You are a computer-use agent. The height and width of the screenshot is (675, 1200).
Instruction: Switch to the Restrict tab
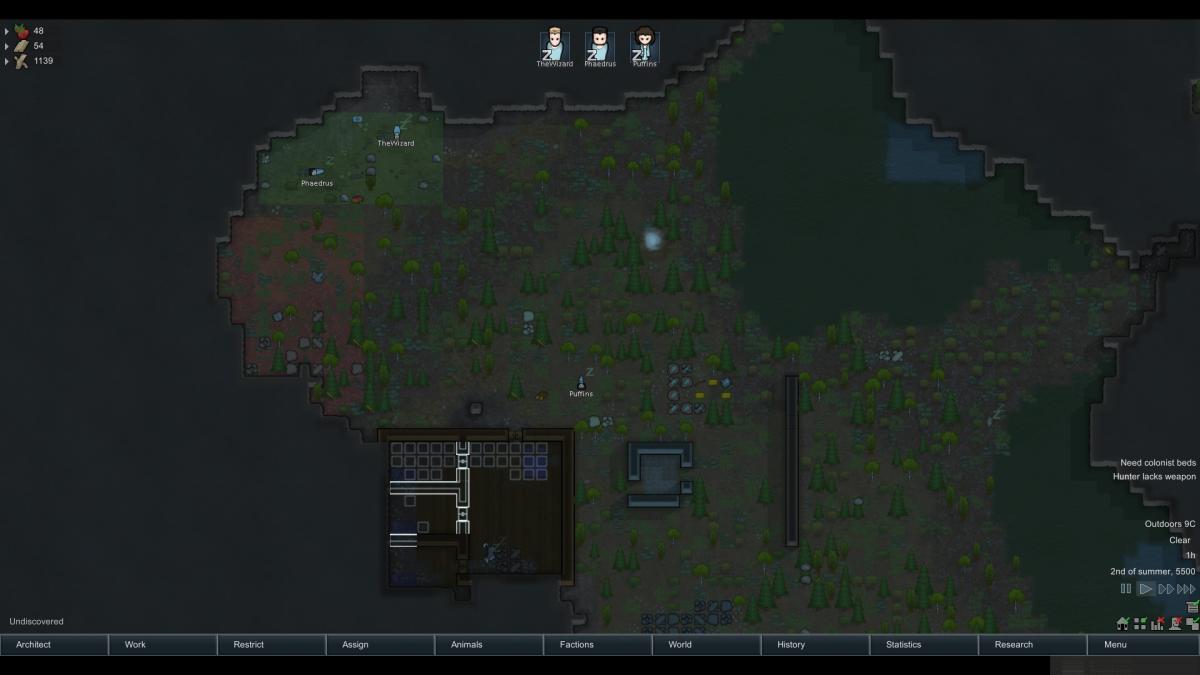coord(271,645)
